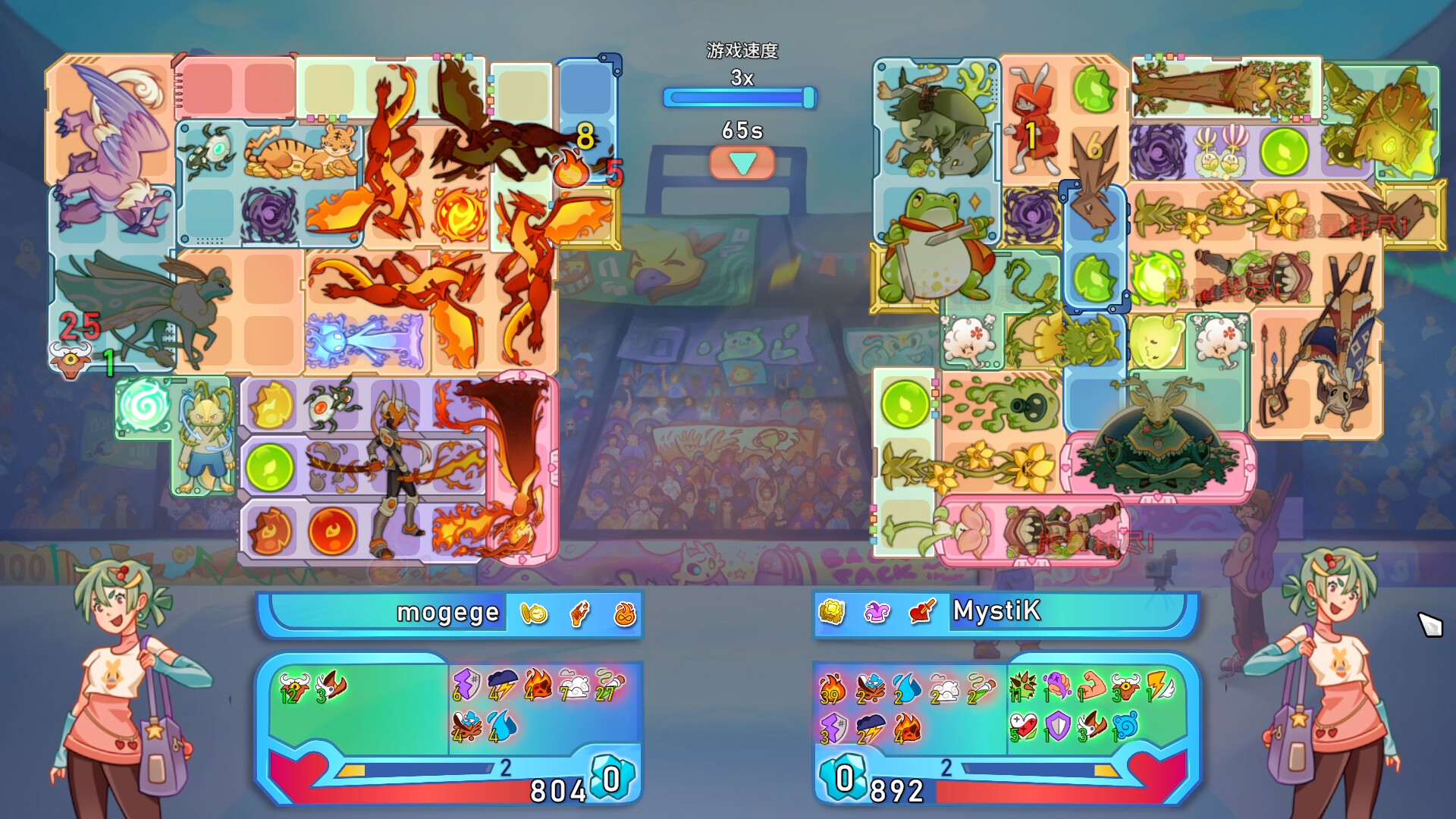
Task: Click the gold treasure icon beside MystiK's name
Action: [831, 611]
